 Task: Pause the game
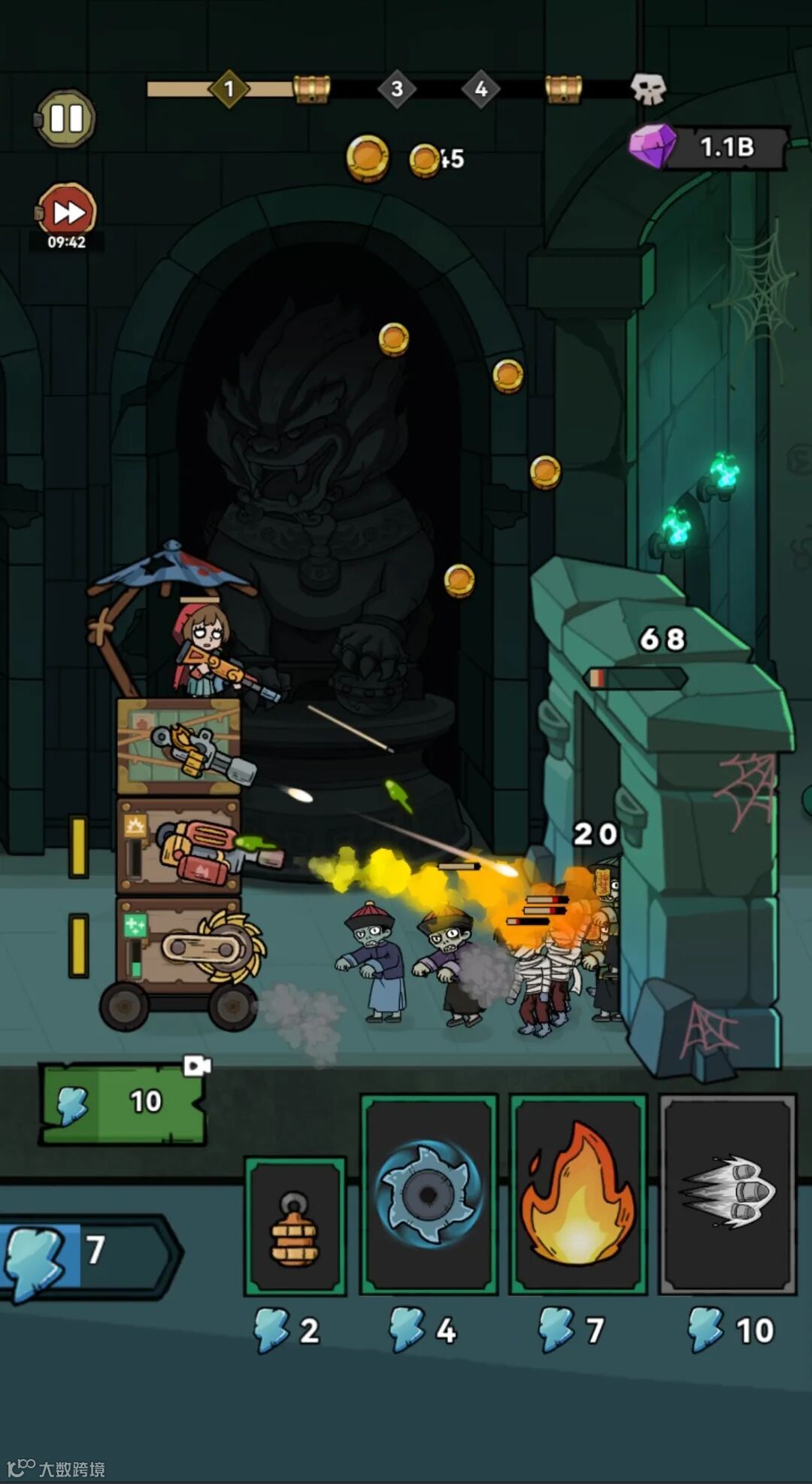click(66, 119)
